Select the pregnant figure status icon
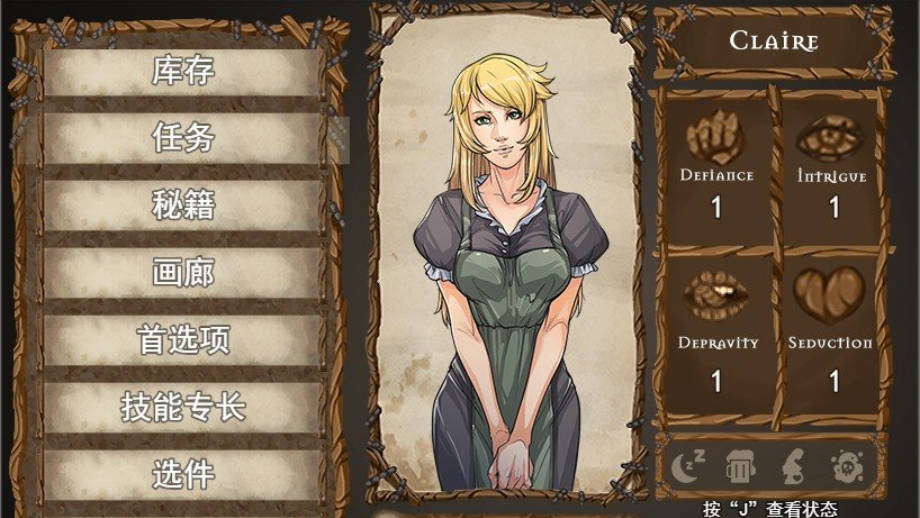The height and width of the screenshot is (518, 920). click(x=791, y=466)
